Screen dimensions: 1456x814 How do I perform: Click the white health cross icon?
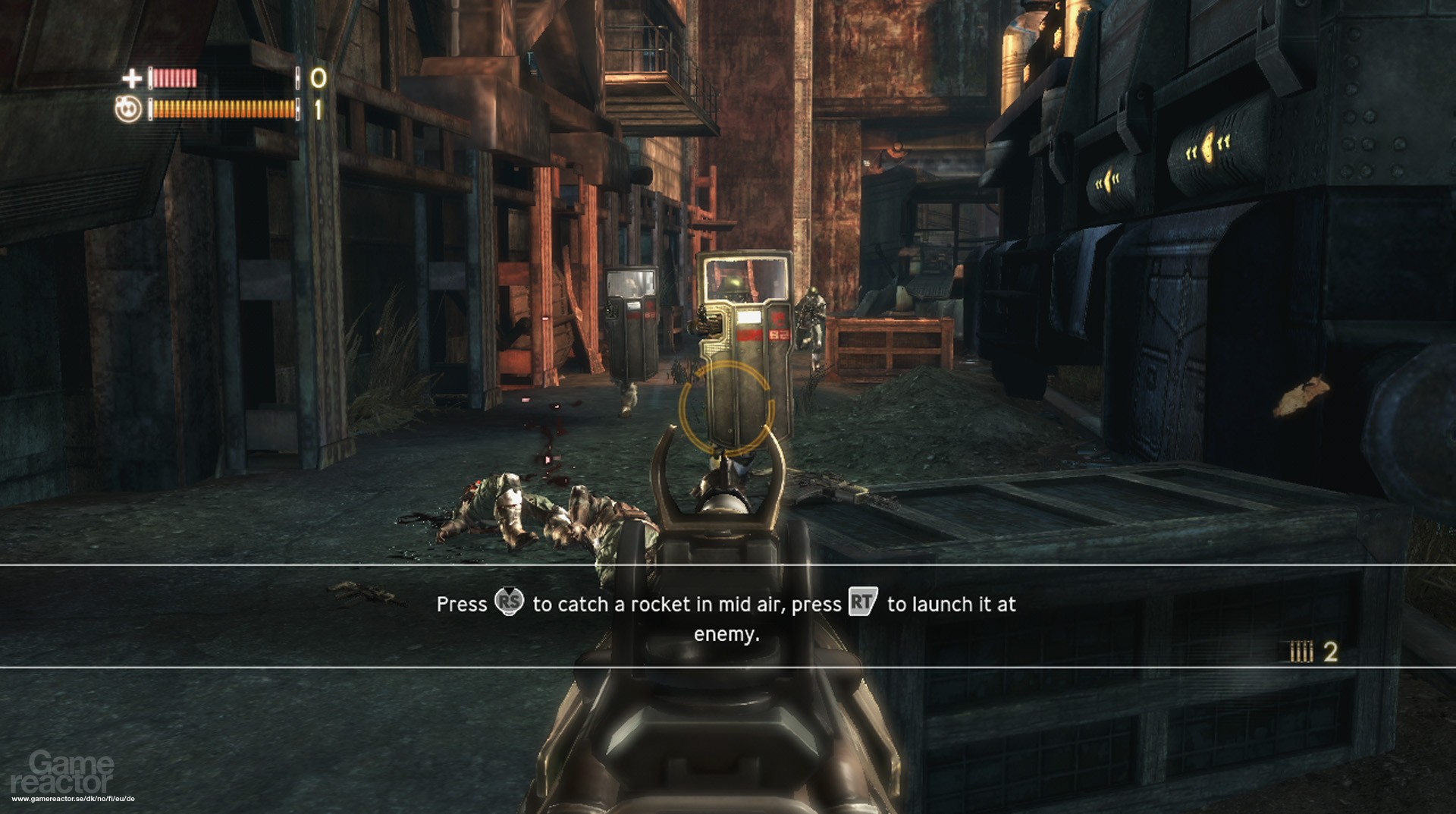[x=132, y=77]
